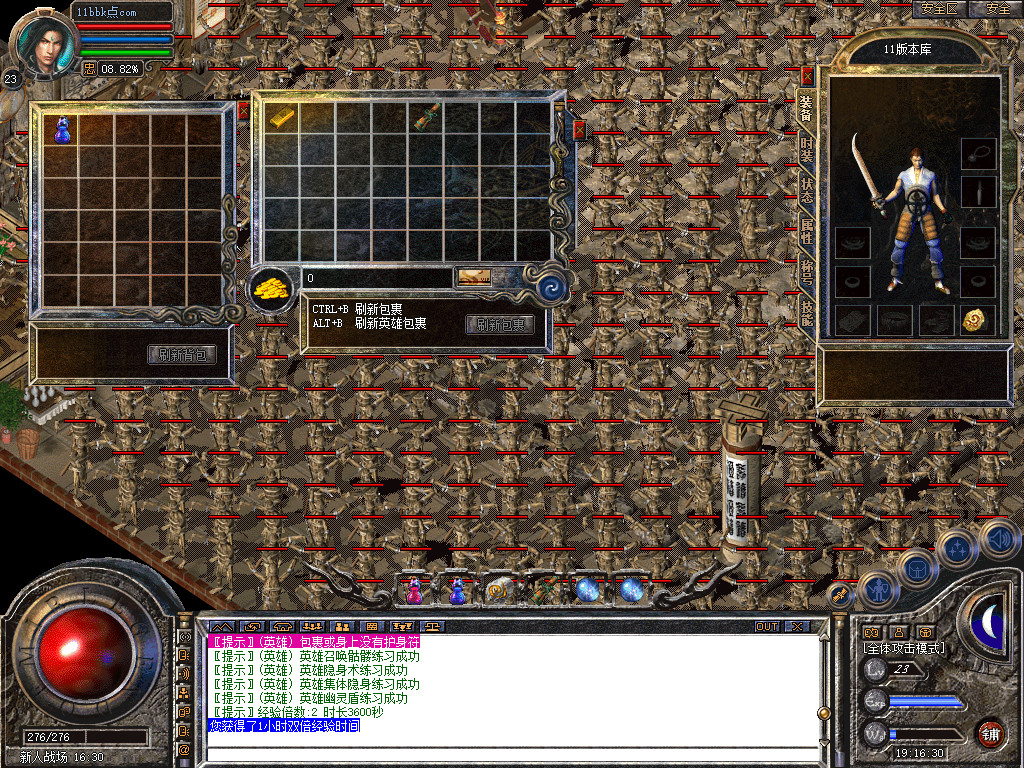This screenshot has width=1024, height=768.
Task: Click the blue swirl icon on the bag
Action: pyautogui.click(x=551, y=289)
